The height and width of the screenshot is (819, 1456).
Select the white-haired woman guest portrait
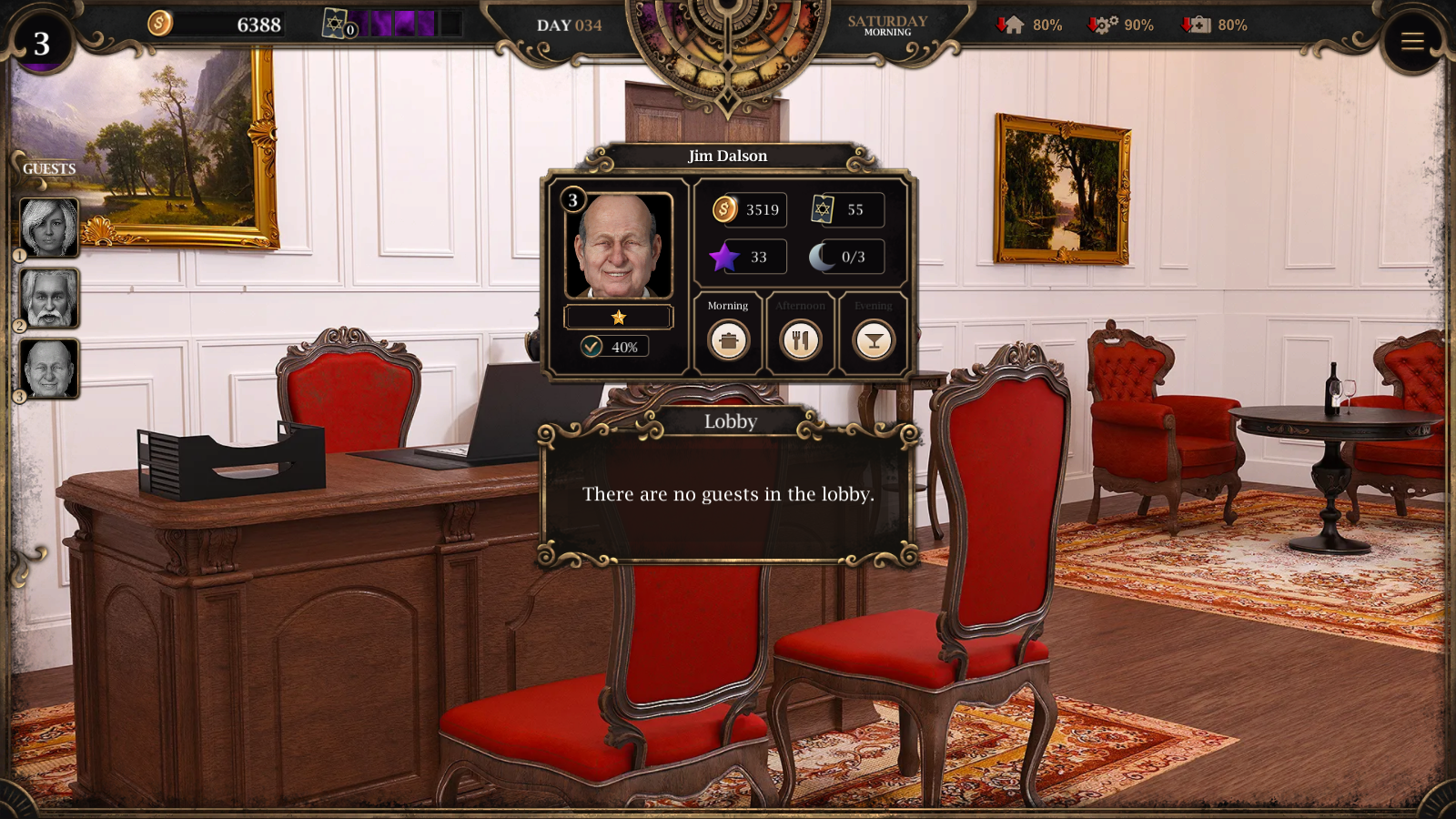point(49,227)
